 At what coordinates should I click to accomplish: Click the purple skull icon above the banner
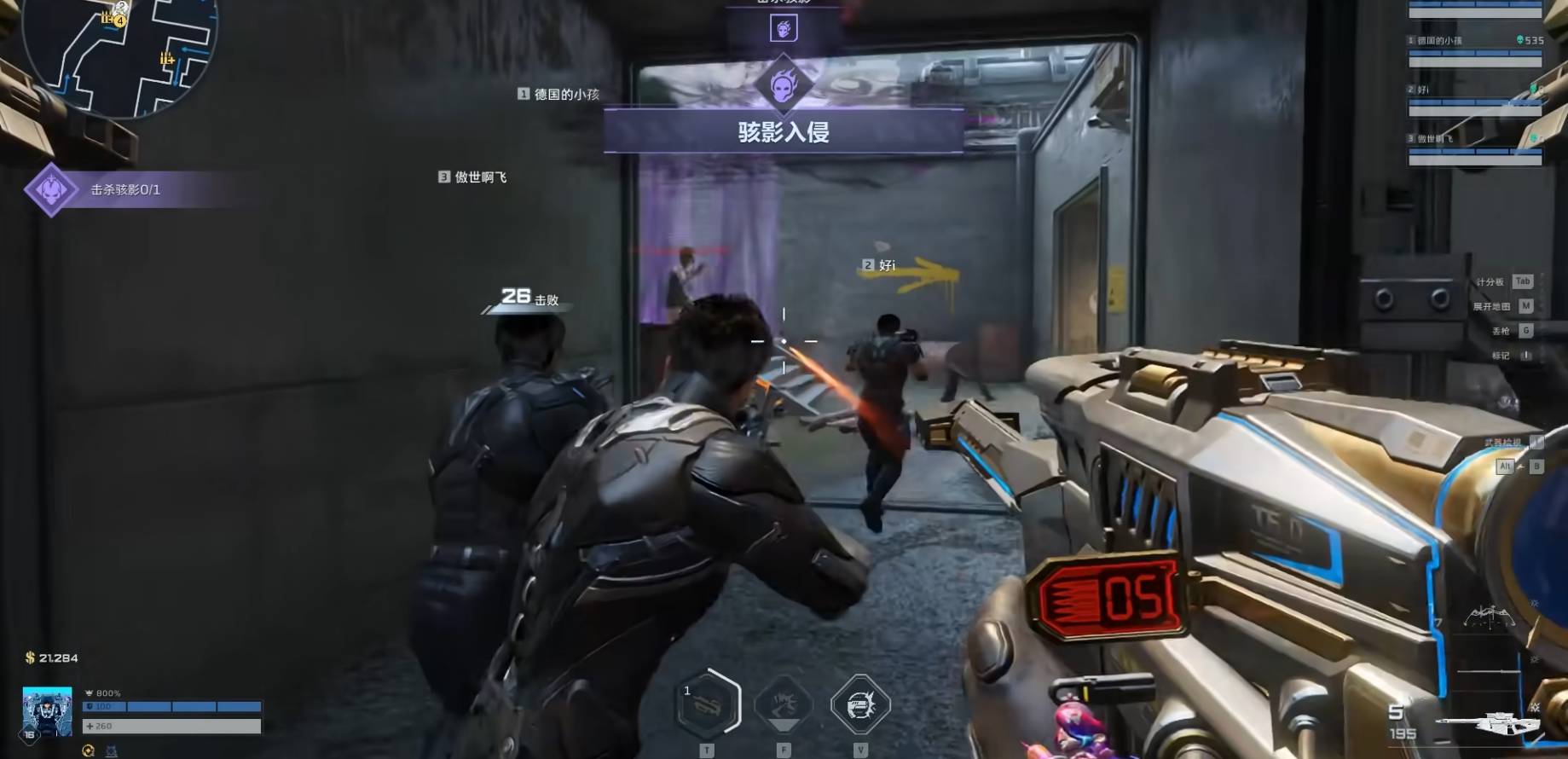pyautogui.click(x=784, y=29)
